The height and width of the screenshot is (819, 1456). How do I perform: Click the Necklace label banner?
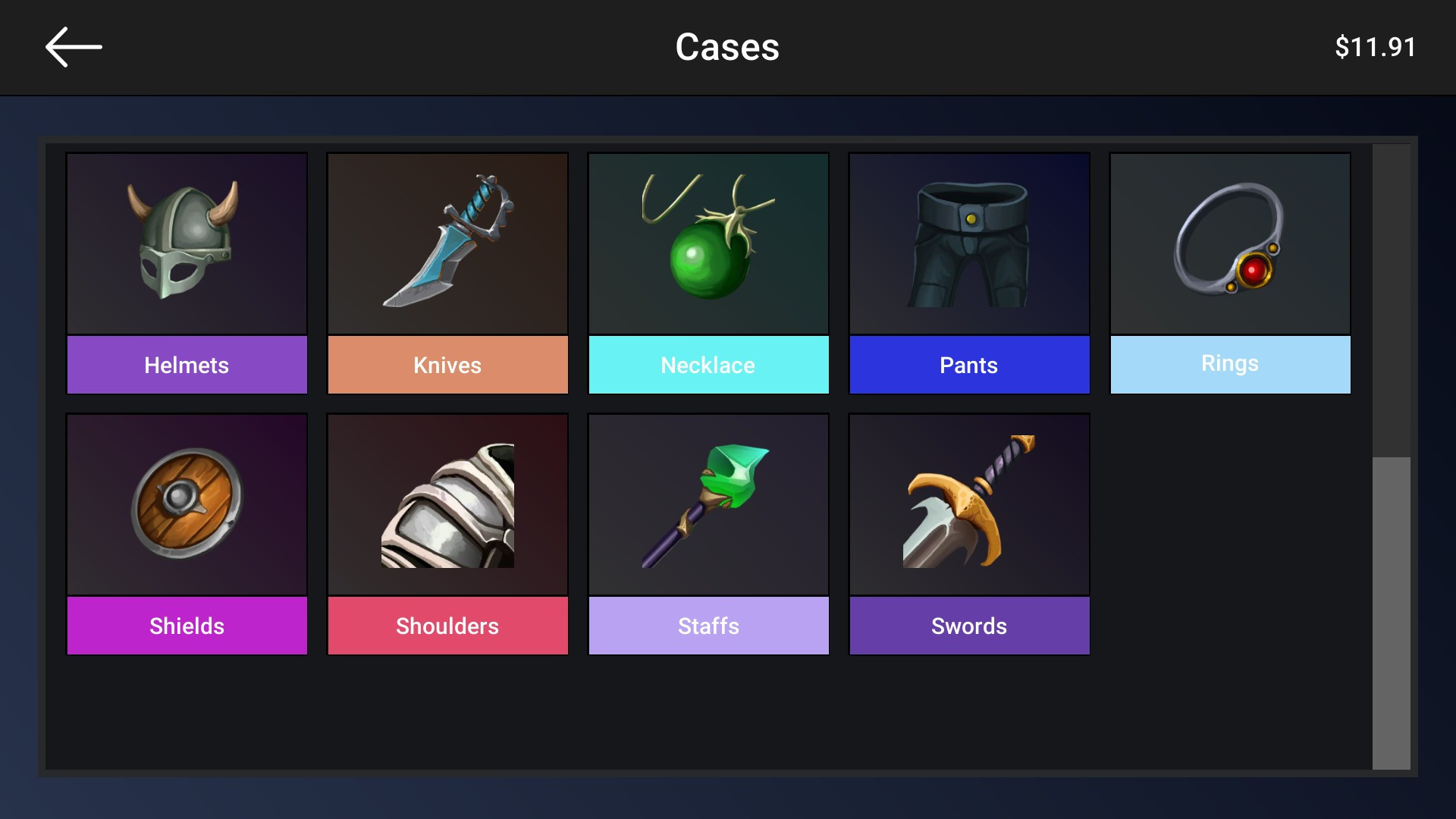point(708,365)
